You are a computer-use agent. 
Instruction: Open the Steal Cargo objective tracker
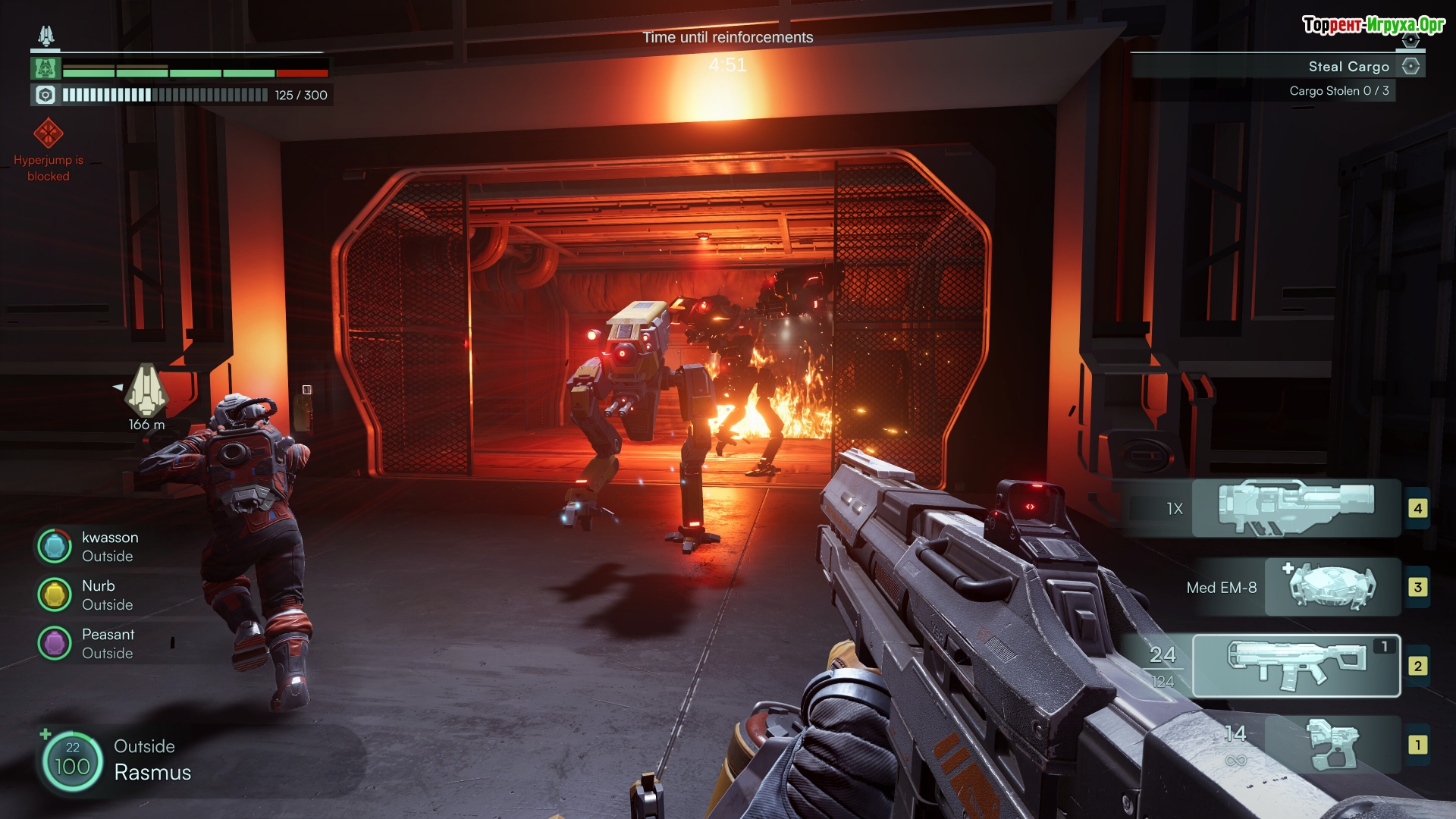1348,67
